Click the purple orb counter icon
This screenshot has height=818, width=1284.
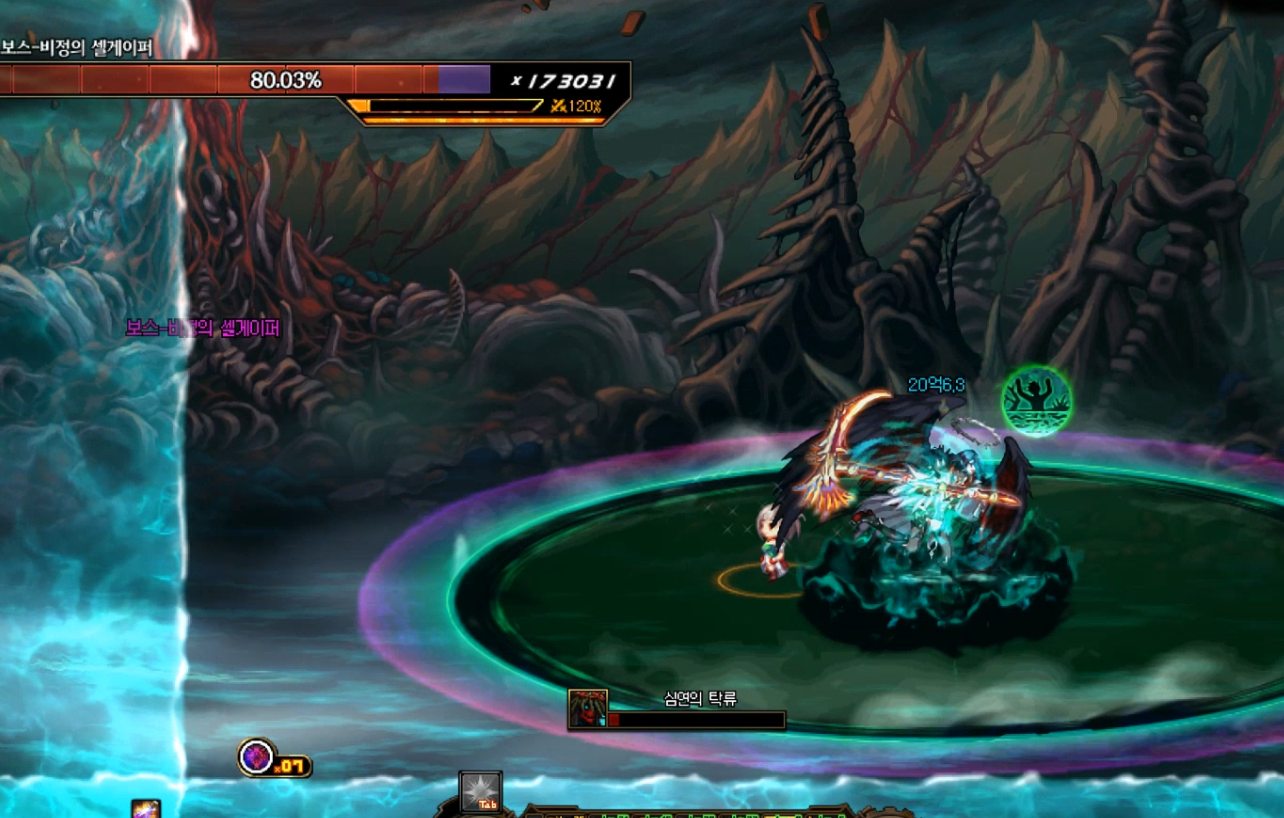[x=256, y=756]
